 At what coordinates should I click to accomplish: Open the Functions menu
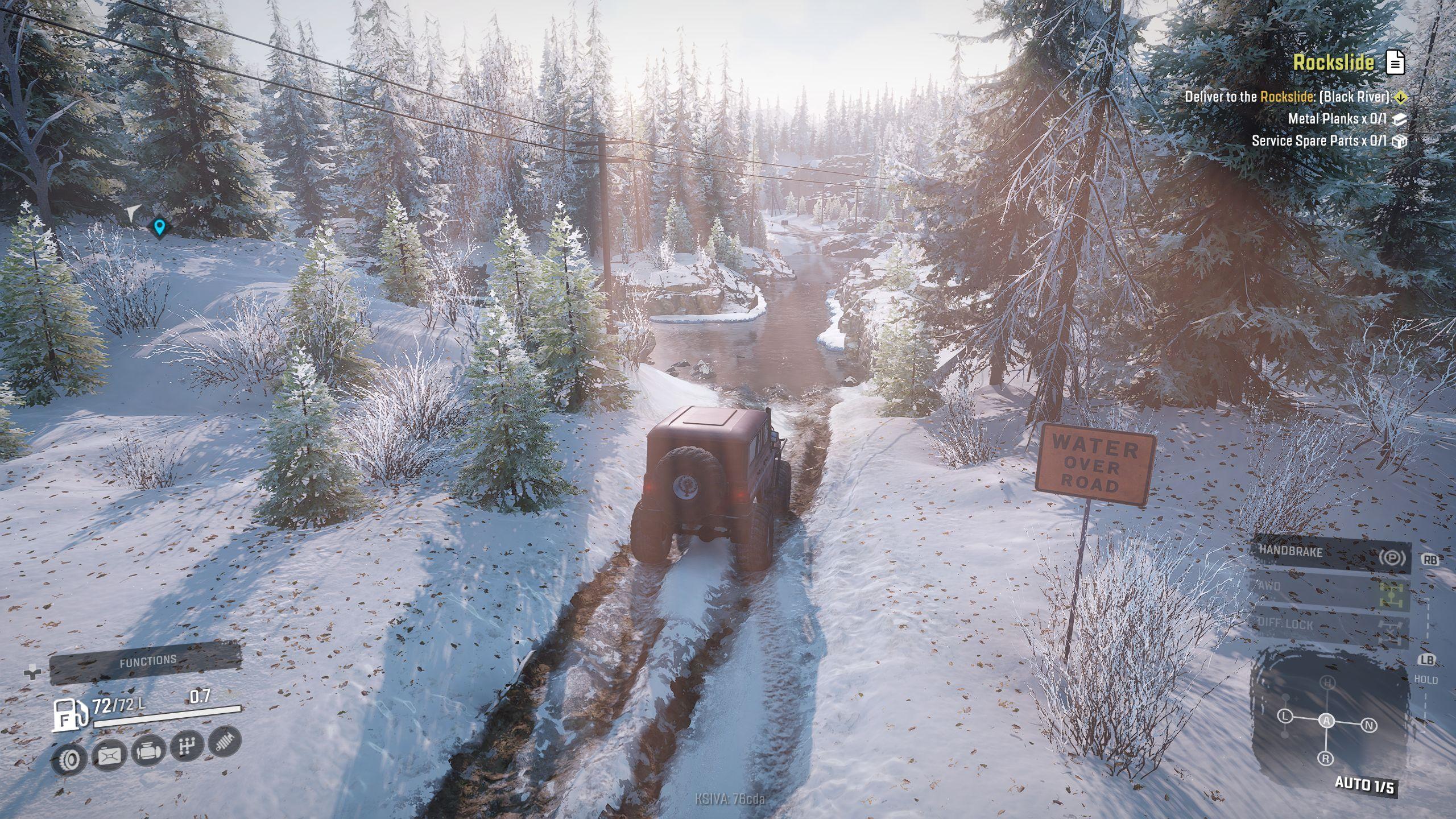pyautogui.click(x=146, y=662)
